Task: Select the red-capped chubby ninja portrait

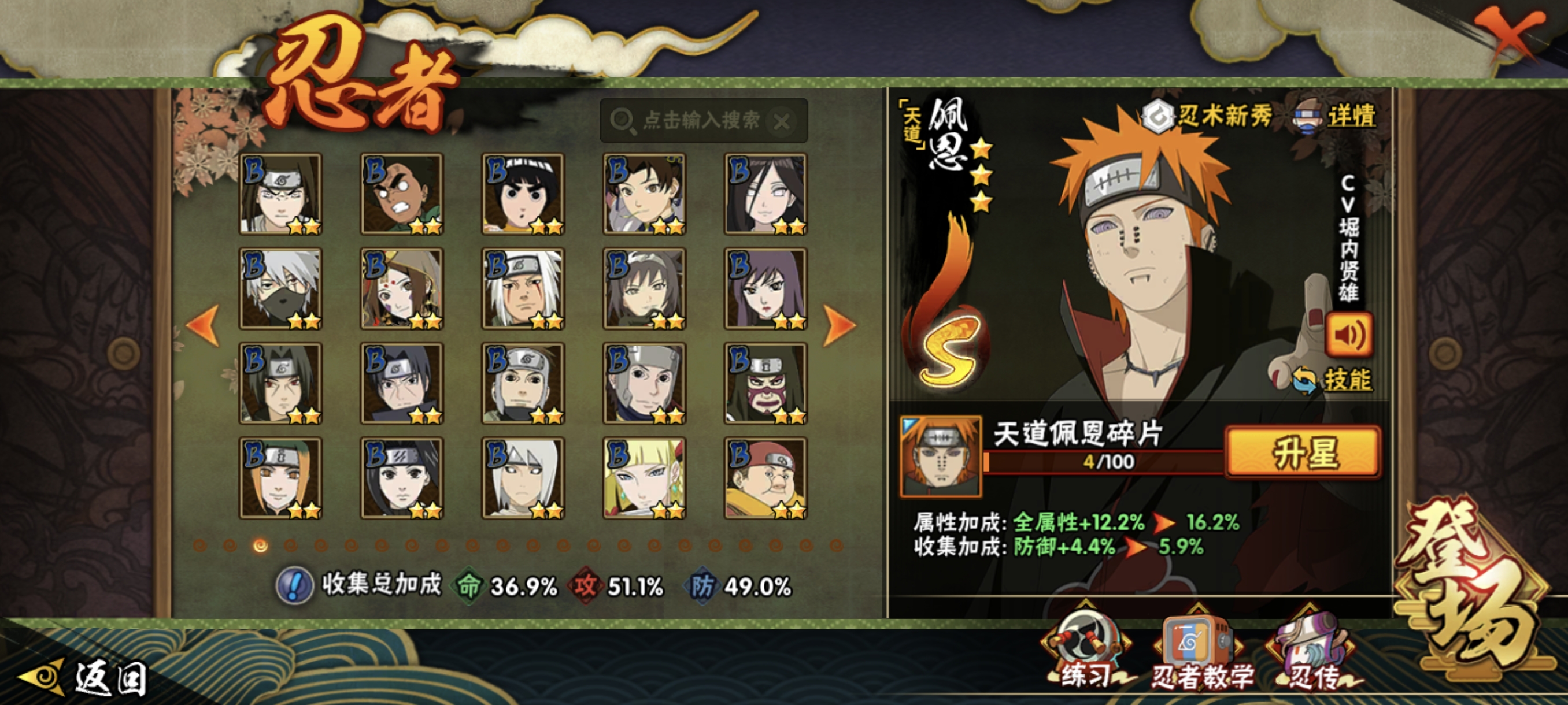Action: pos(765,478)
